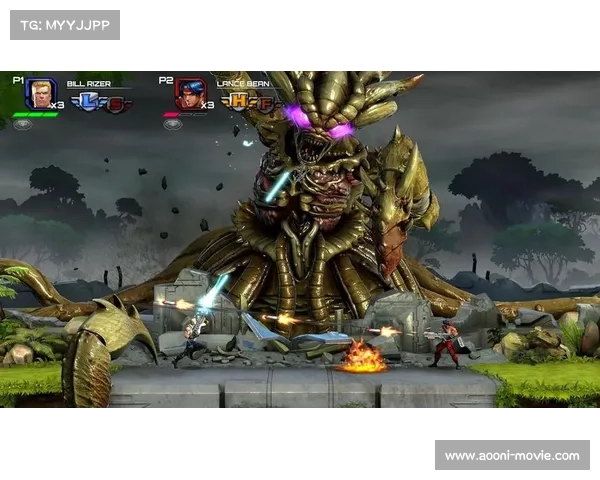Click the TG: MYYJJPP label
The height and width of the screenshot is (480, 600).
[64, 24]
